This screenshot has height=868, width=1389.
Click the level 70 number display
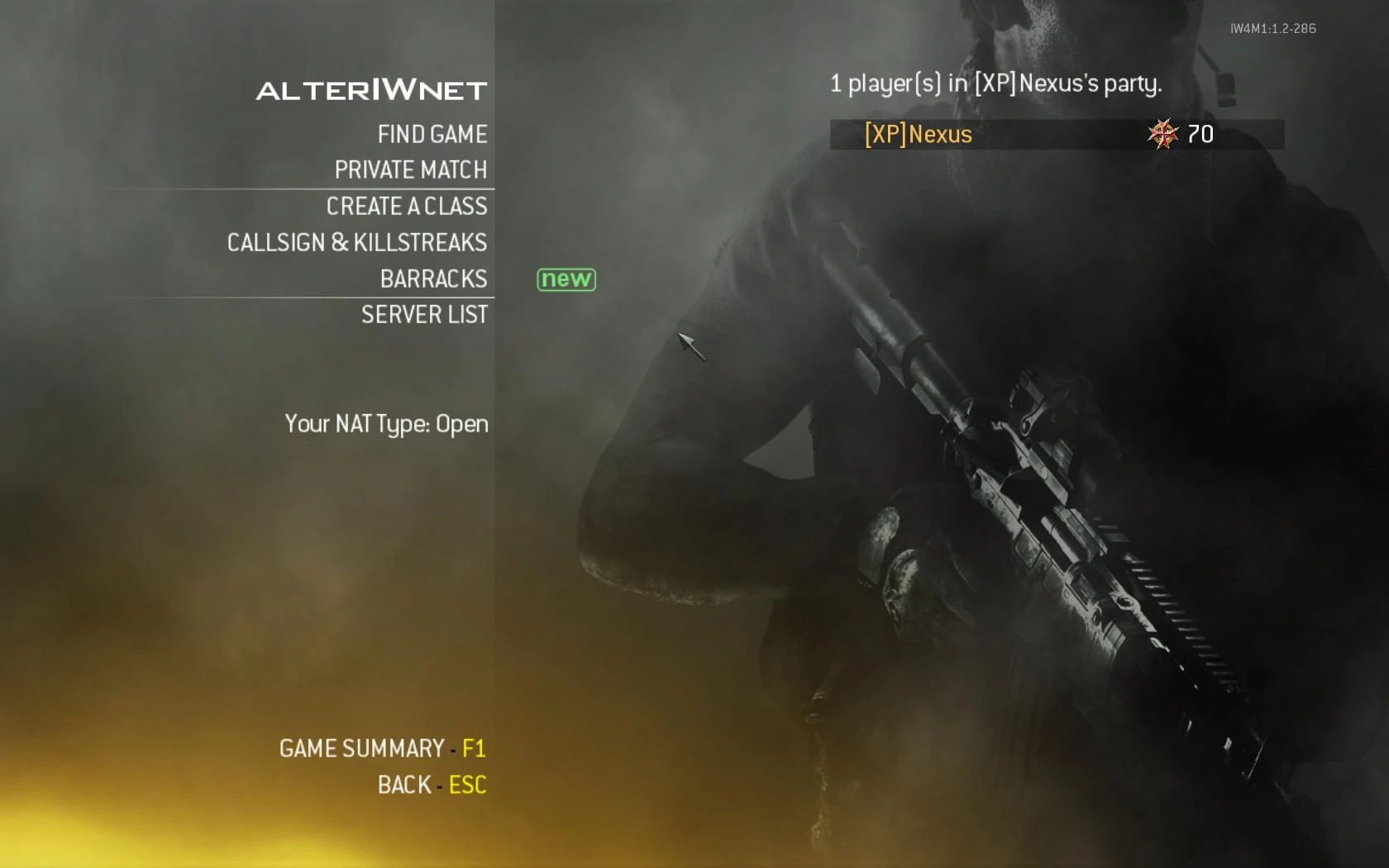(x=1201, y=133)
